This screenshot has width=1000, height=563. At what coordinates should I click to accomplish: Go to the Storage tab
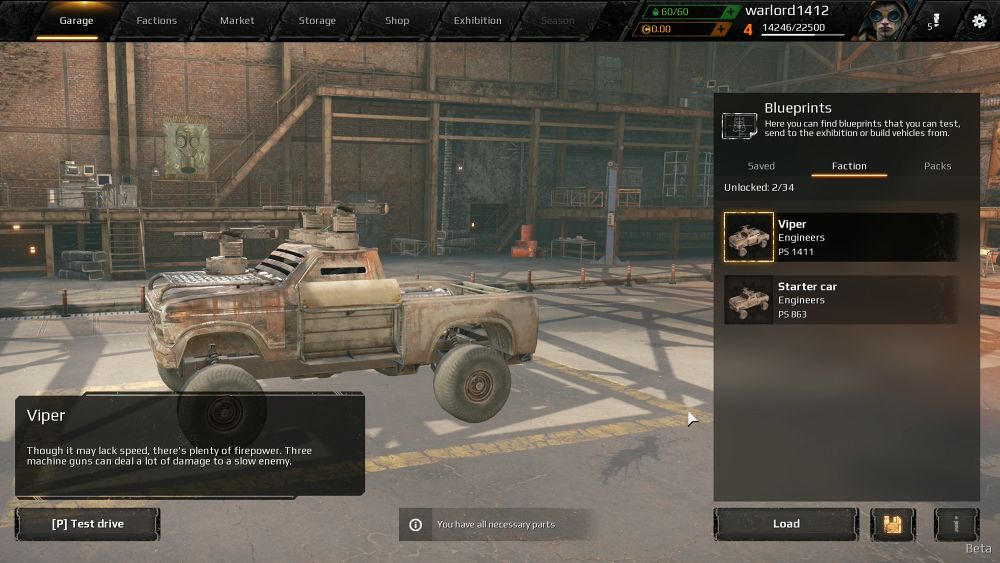click(317, 20)
